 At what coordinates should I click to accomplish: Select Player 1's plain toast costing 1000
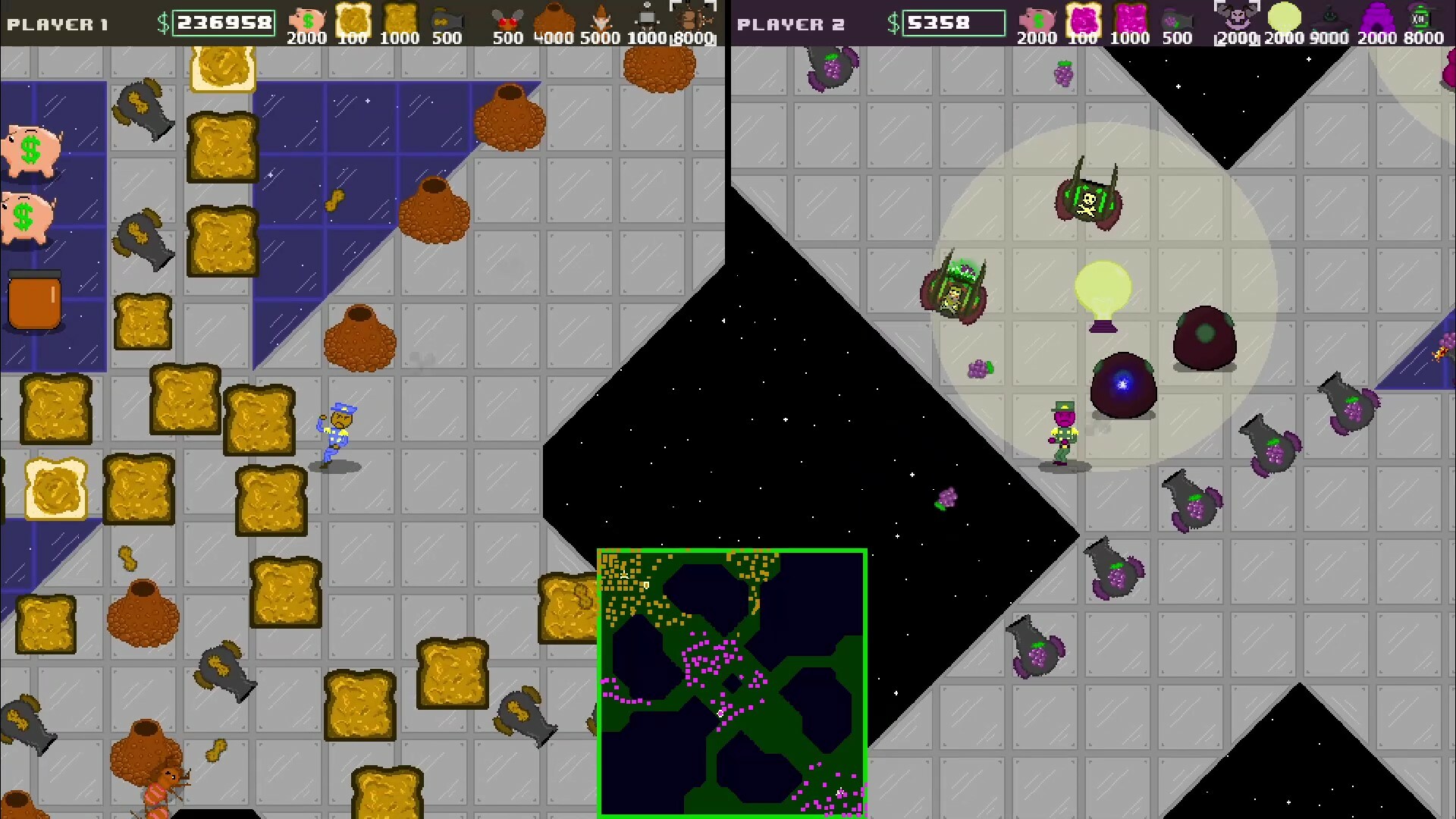coord(400,17)
